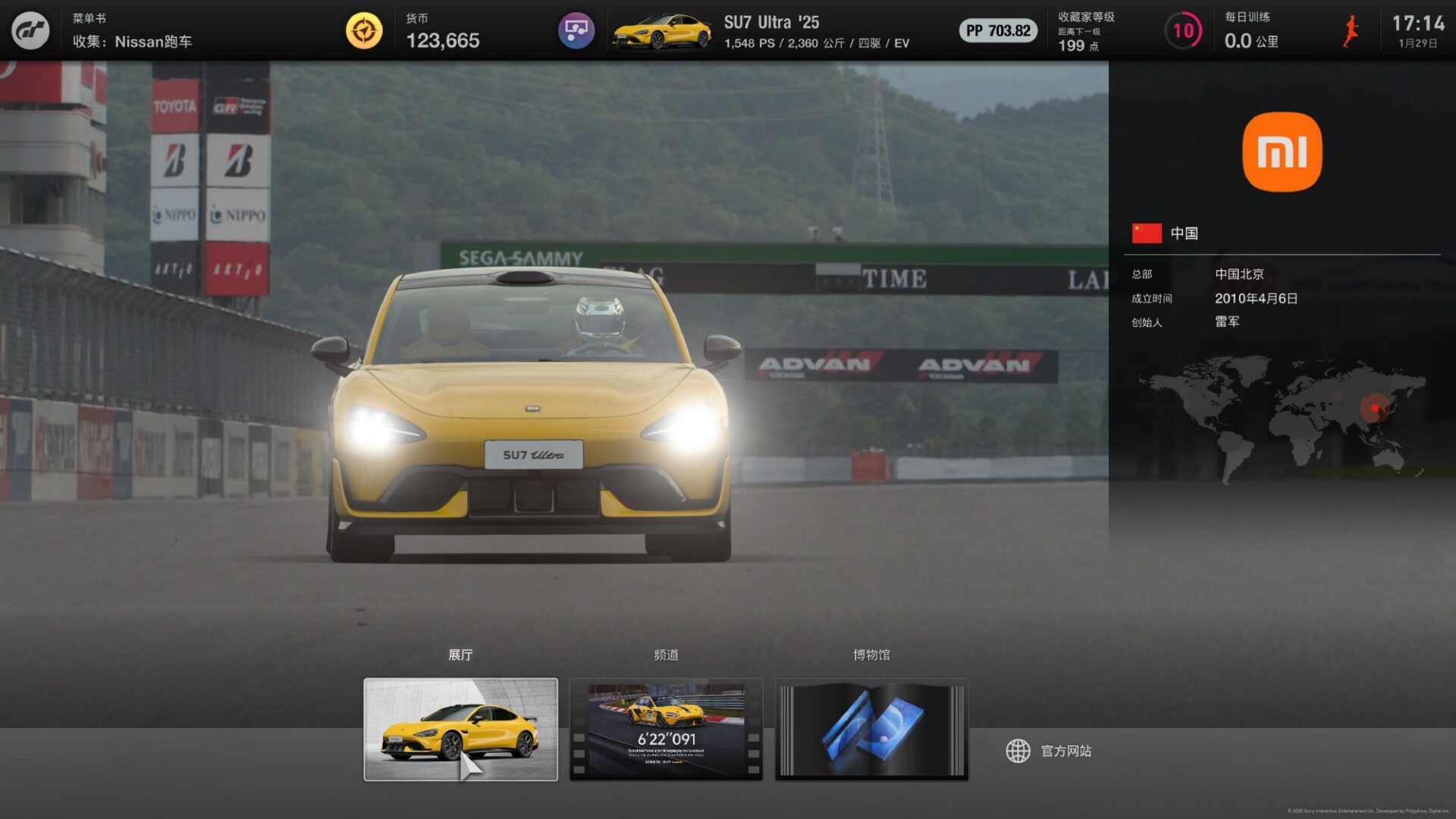Screen dimensions: 1456x819
Task: Click the globe icon beside 官方网站
Action: 1017,751
